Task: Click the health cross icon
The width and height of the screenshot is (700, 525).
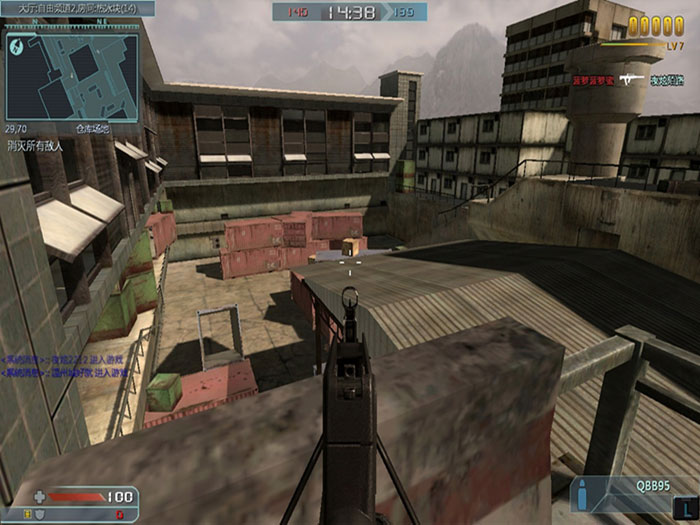Action: pyautogui.click(x=39, y=496)
